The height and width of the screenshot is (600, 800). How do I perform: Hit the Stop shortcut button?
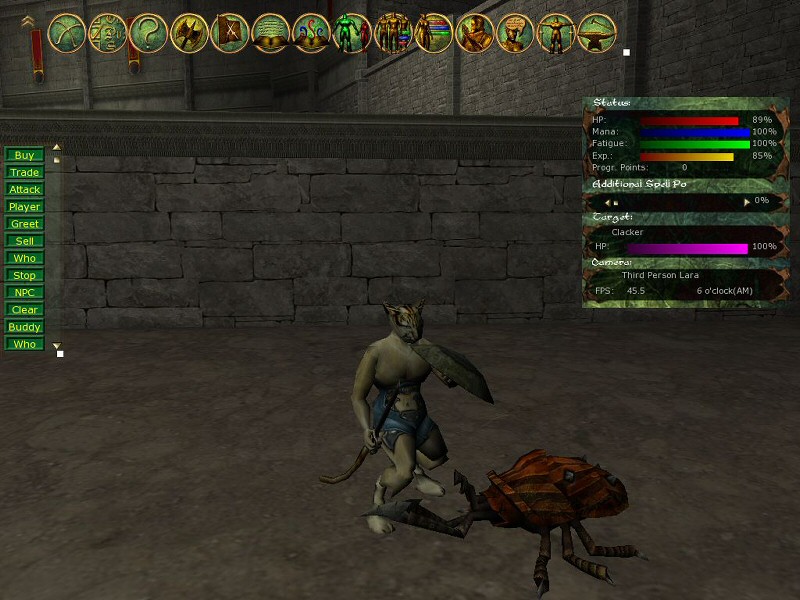coord(24,275)
